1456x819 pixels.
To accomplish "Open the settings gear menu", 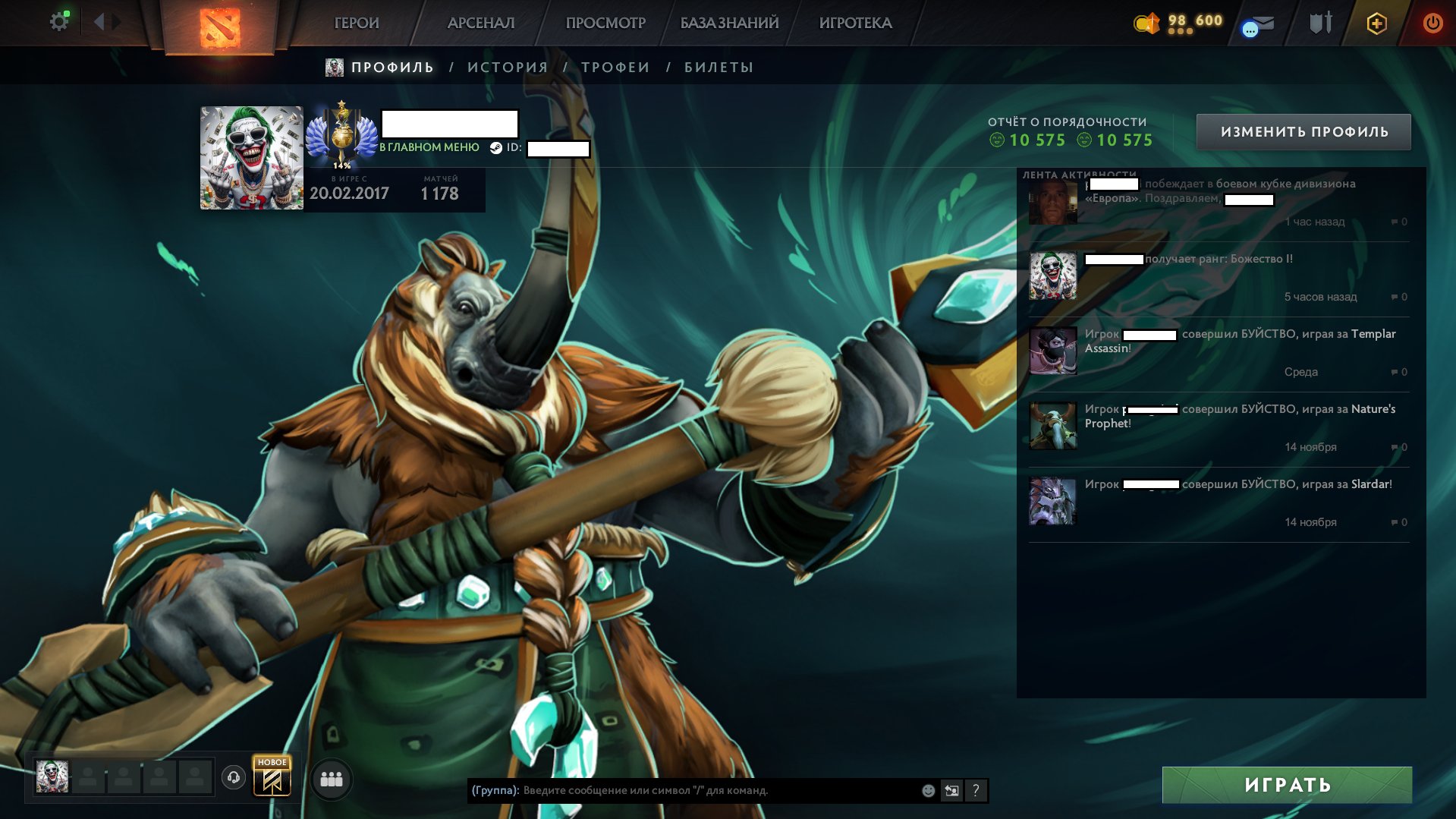I will click(59, 21).
